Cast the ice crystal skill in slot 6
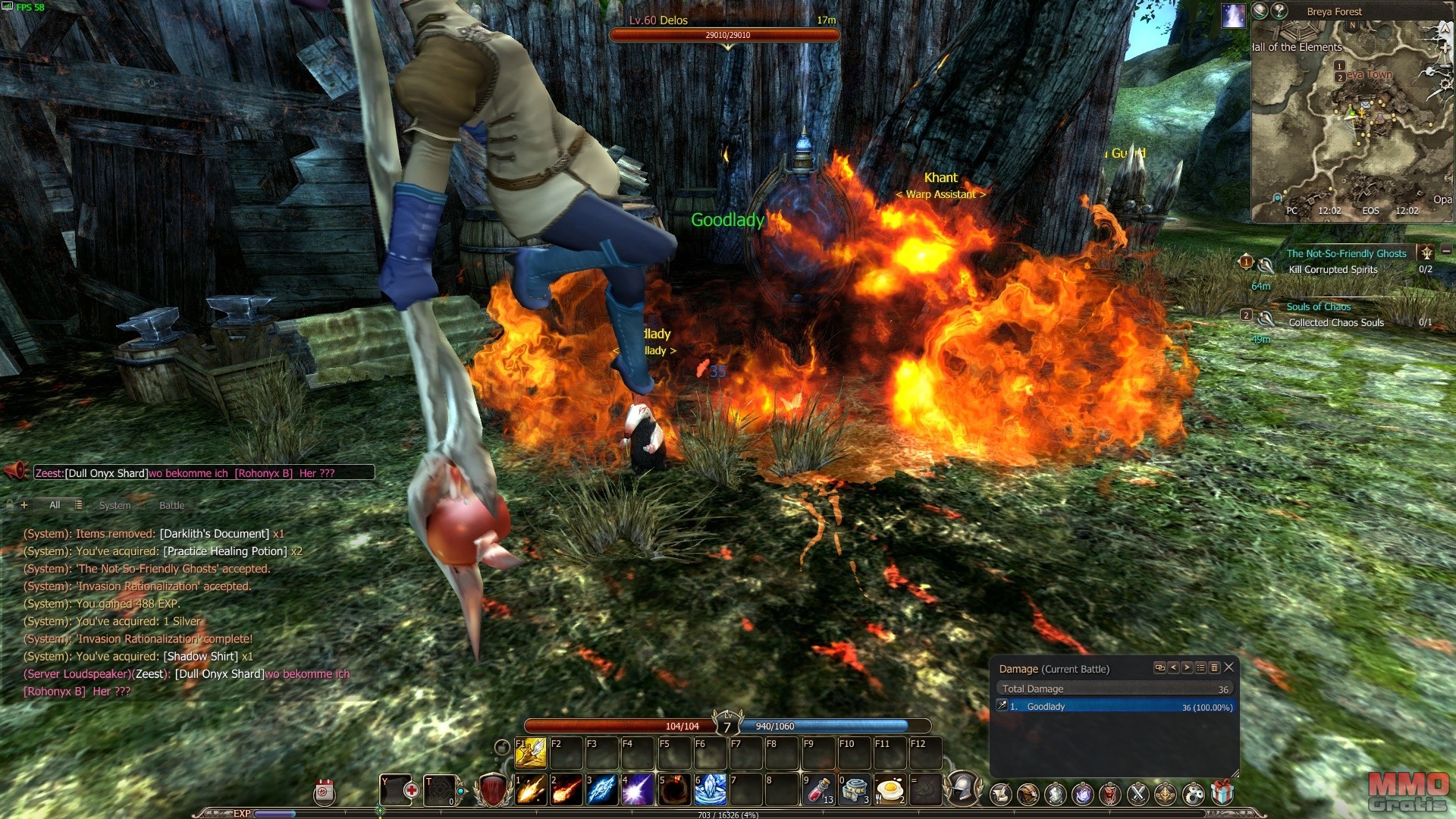 pyautogui.click(x=711, y=790)
